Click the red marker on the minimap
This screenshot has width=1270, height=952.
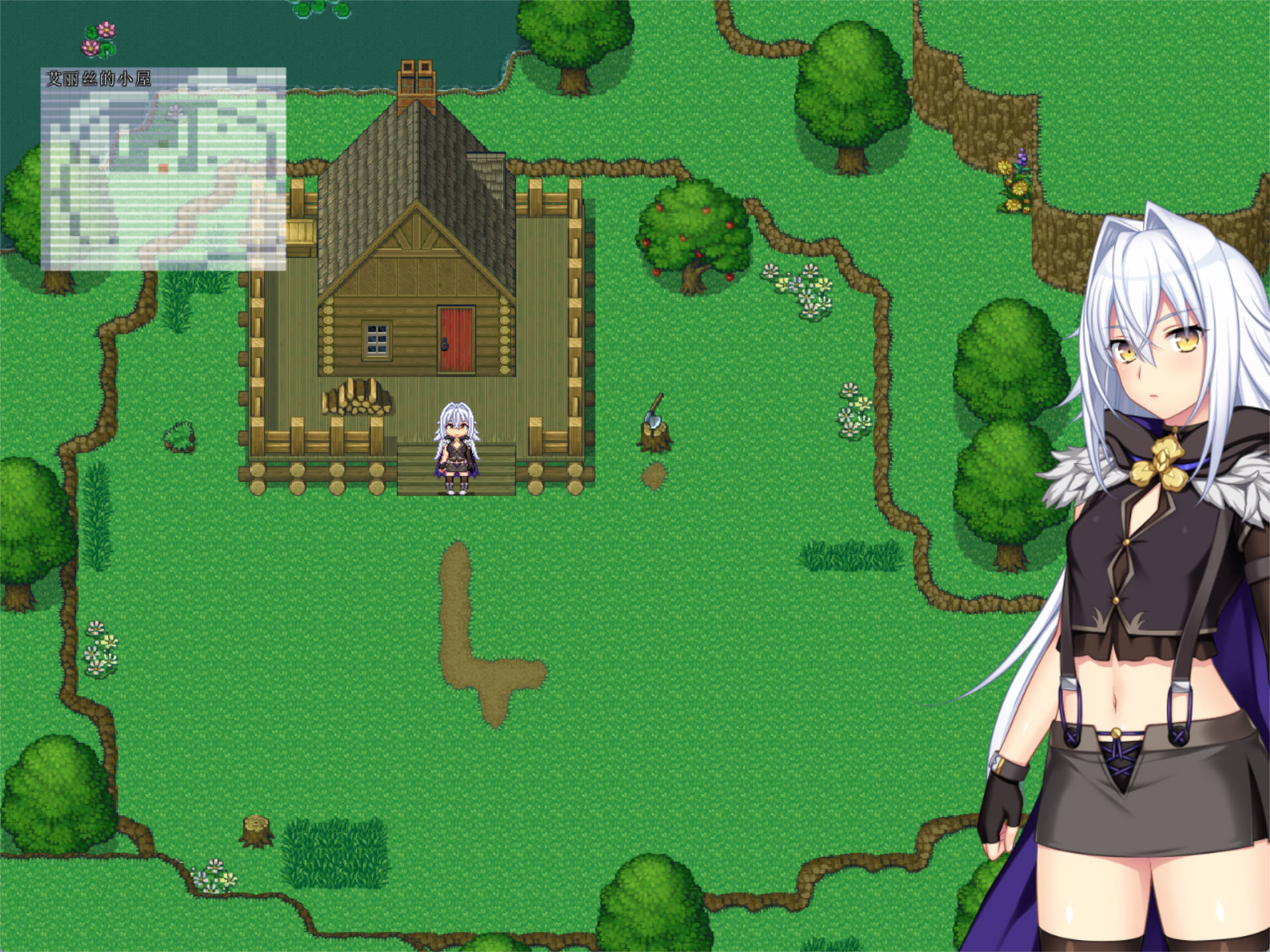[164, 169]
